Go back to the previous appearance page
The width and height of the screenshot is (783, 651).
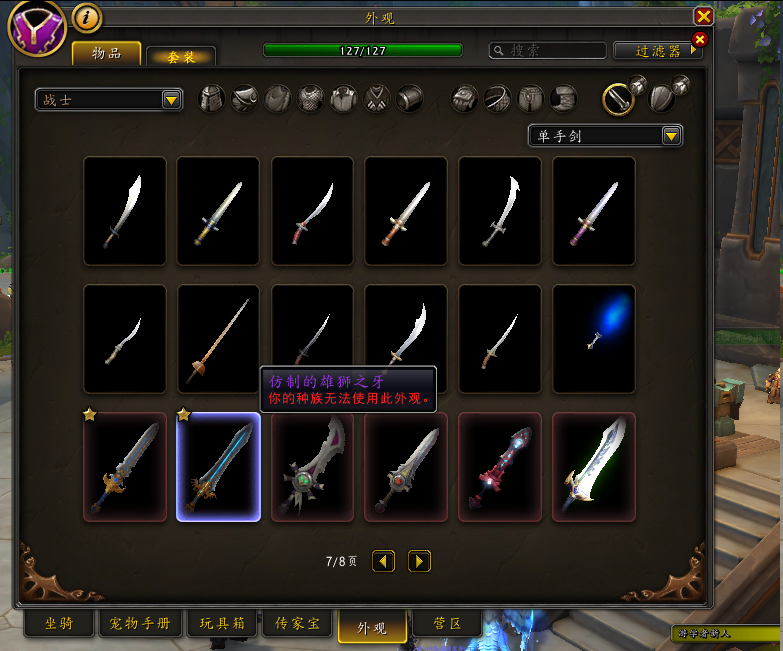point(383,561)
